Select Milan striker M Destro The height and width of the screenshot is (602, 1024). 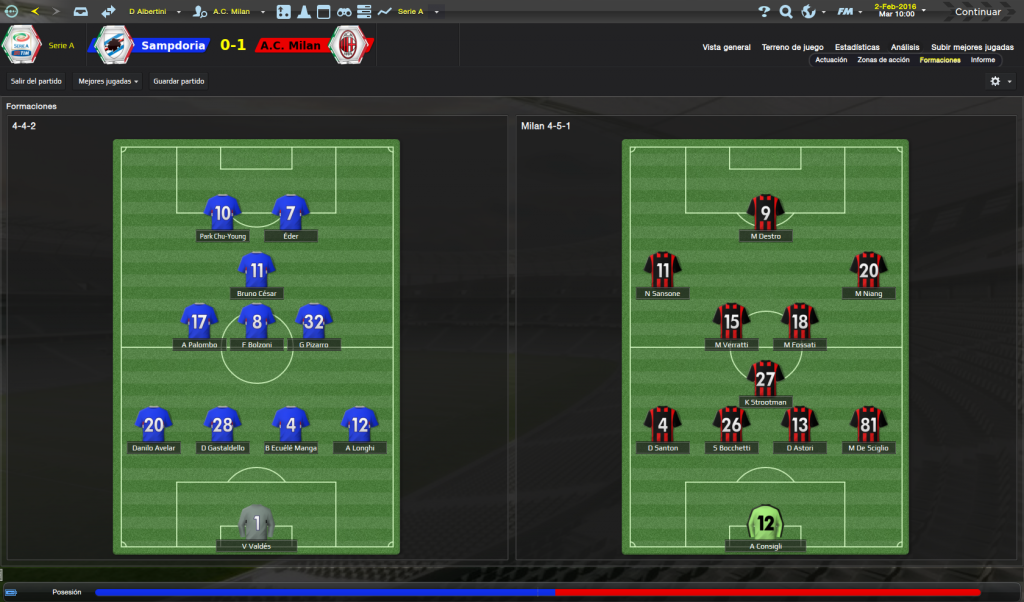(766, 212)
